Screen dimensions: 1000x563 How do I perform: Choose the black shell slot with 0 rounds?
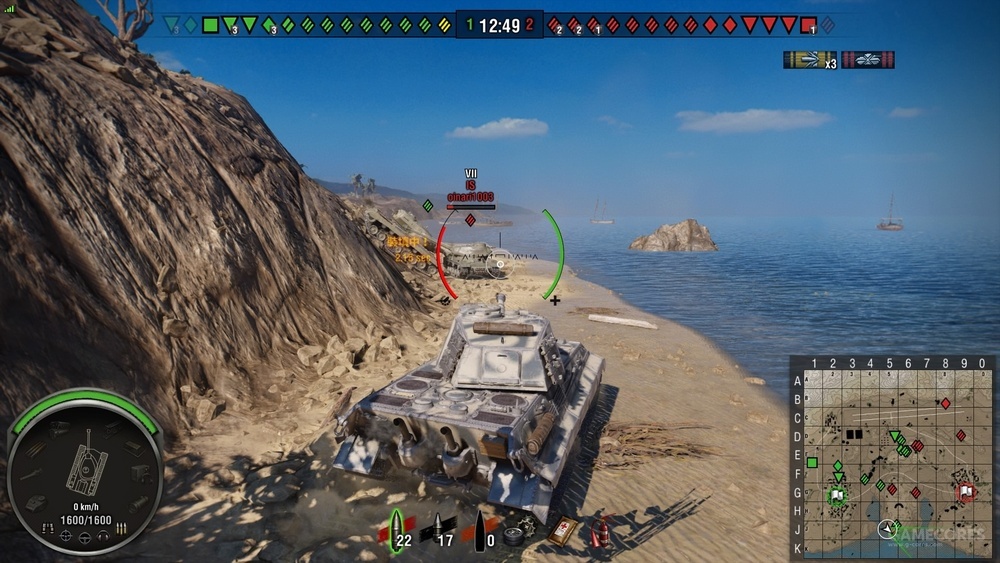click(x=482, y=528)
